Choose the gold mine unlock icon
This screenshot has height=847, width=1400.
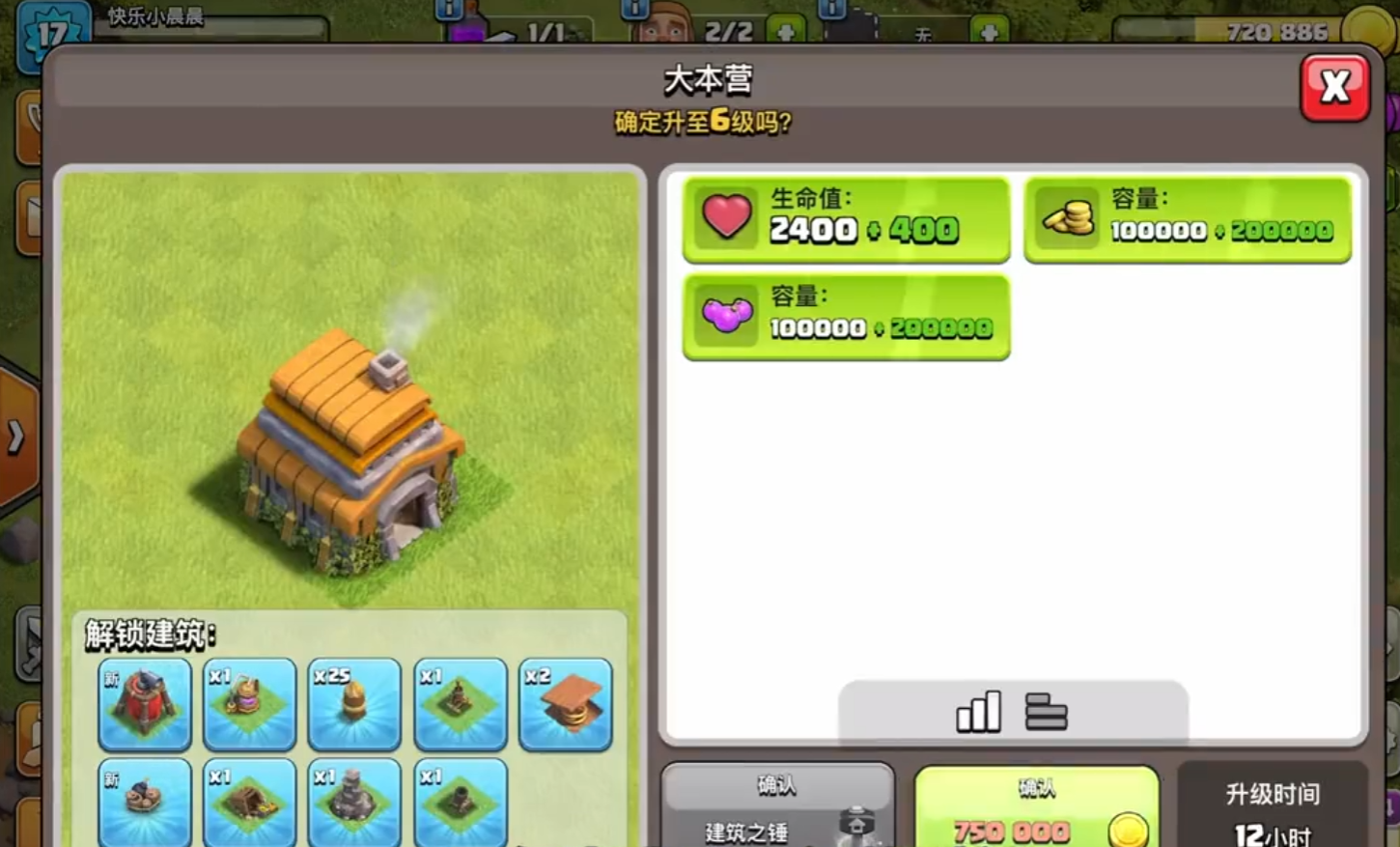point(250,802)
